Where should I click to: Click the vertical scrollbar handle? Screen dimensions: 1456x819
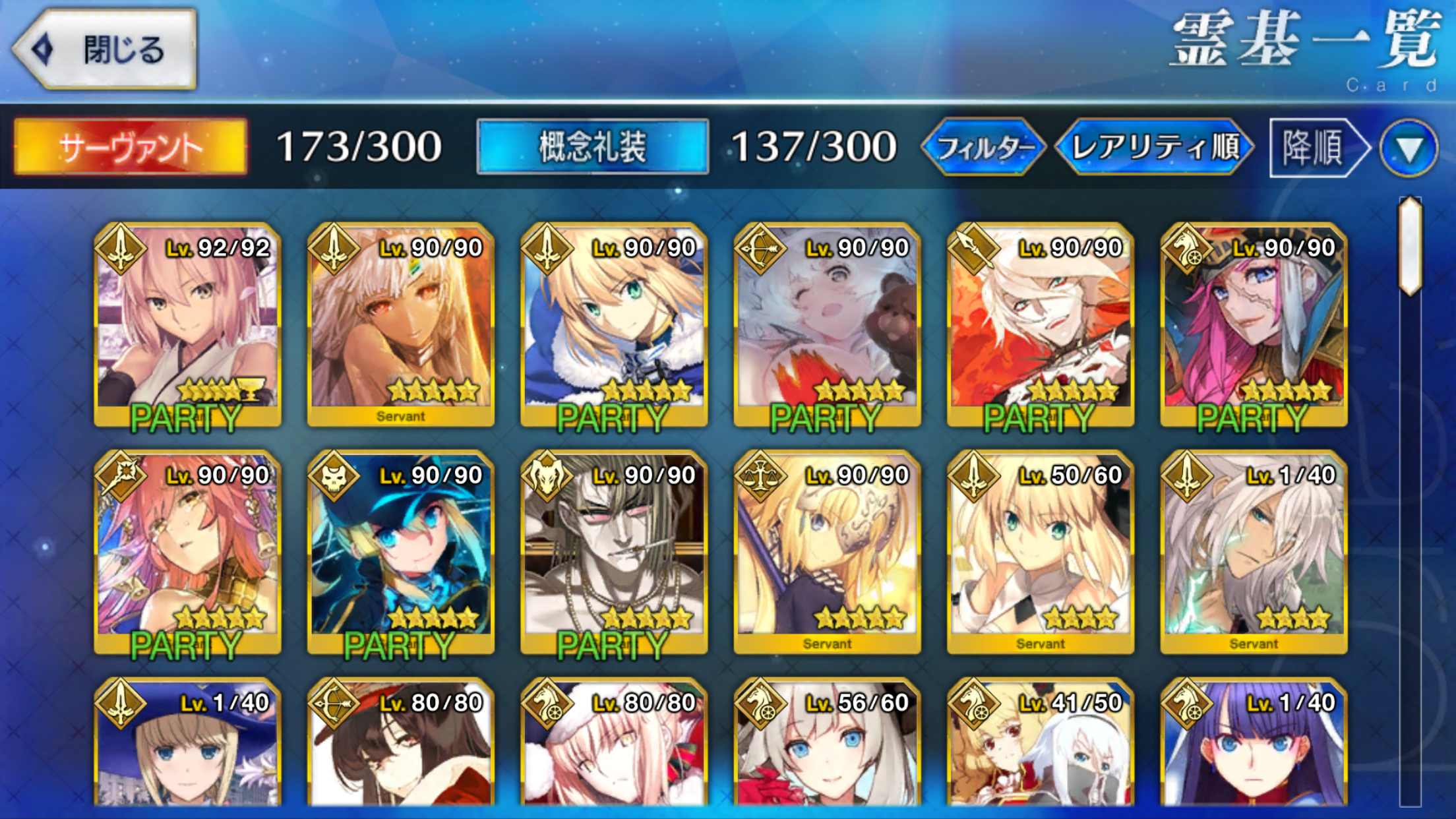1410,245
